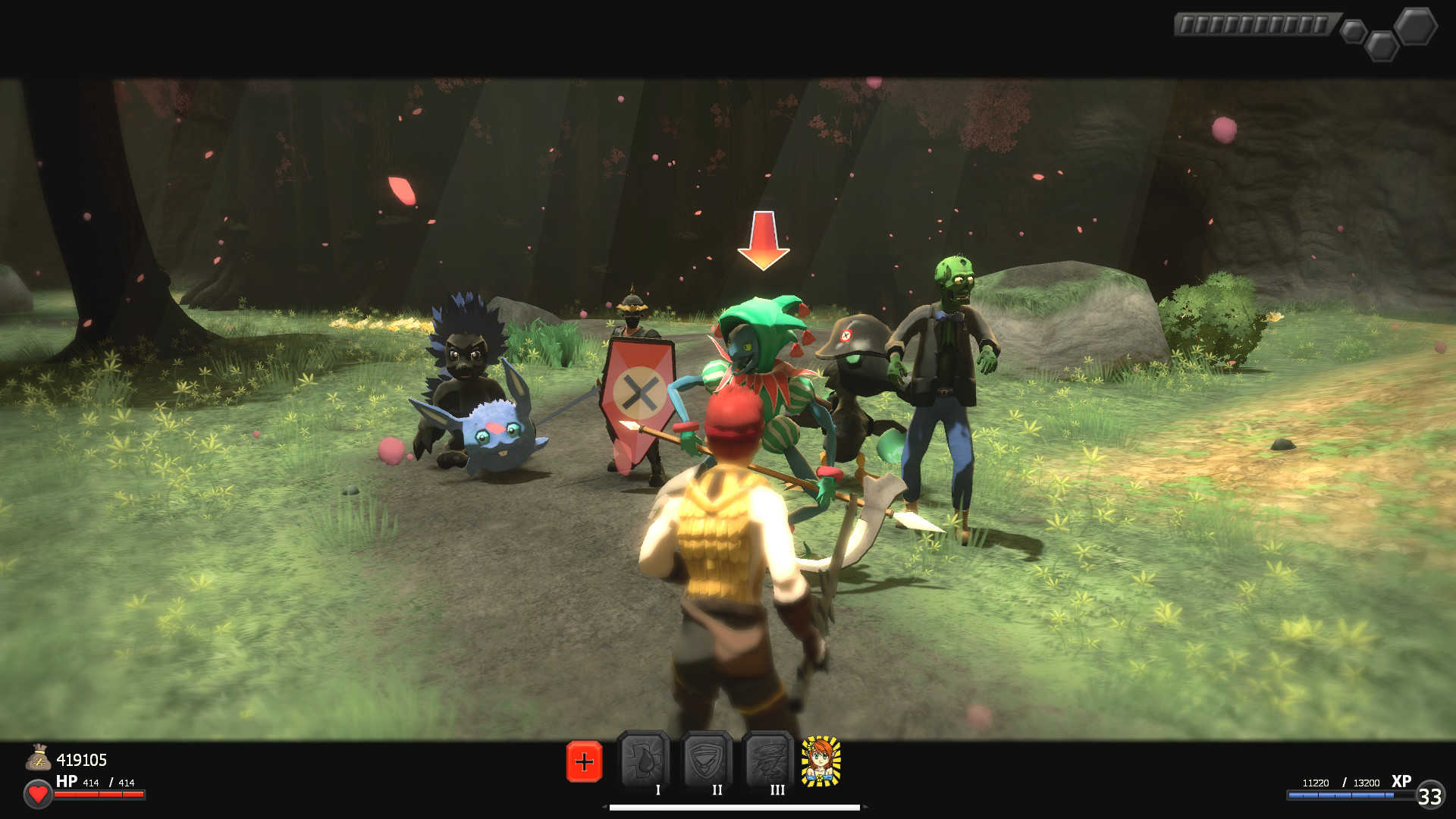1456x819 pixels.
Task: Select the slot I label under the droplet skill
Action: click(x=658, y=790)
